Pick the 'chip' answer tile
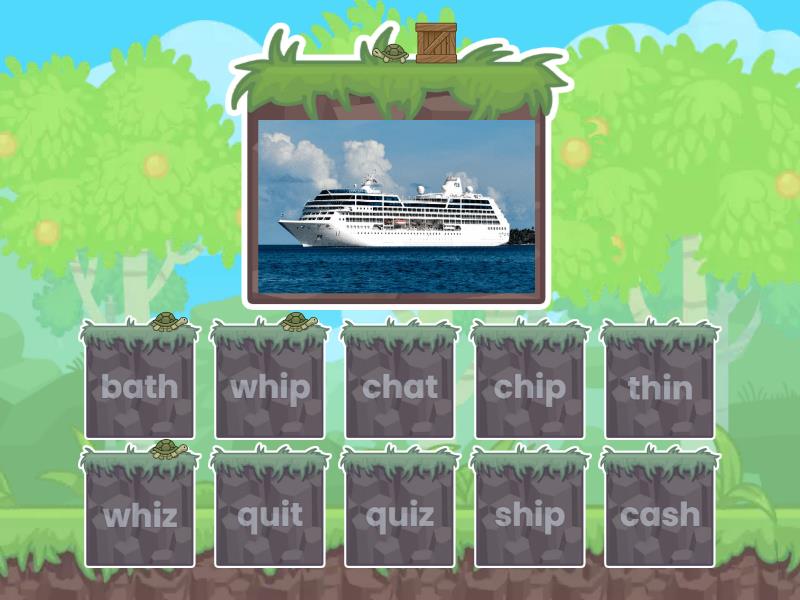The height and width of the screenshot is (600, 800). pos(530,385)
